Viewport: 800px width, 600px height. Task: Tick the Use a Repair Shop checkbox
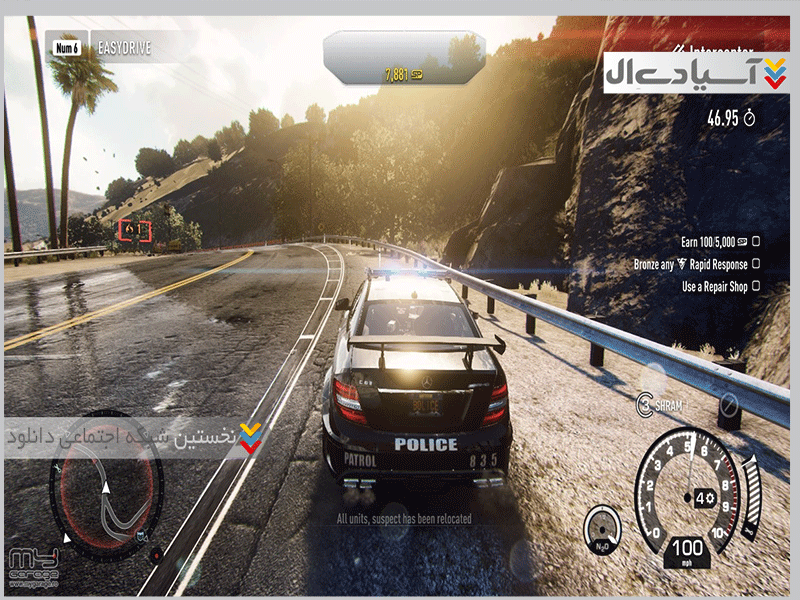(757, 286)
